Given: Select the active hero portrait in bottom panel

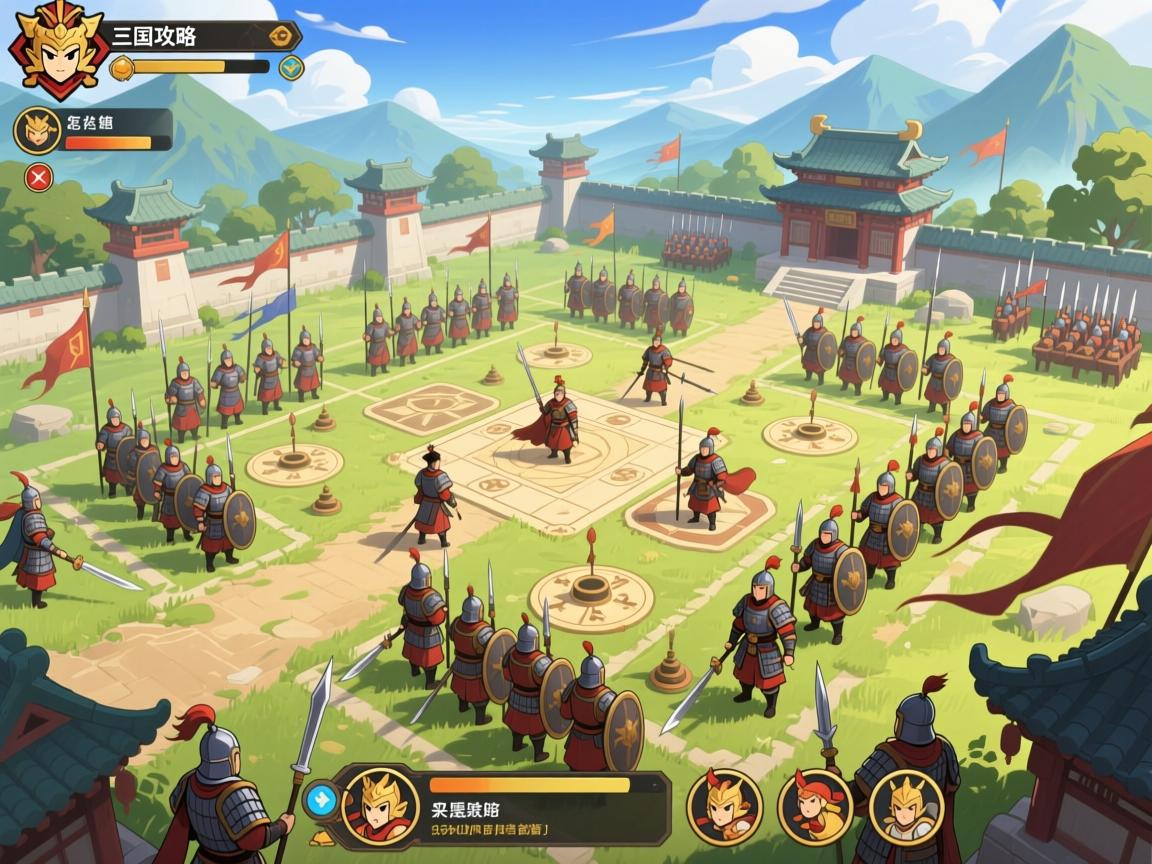Looking at the screenshot, I should click(379, 803).
